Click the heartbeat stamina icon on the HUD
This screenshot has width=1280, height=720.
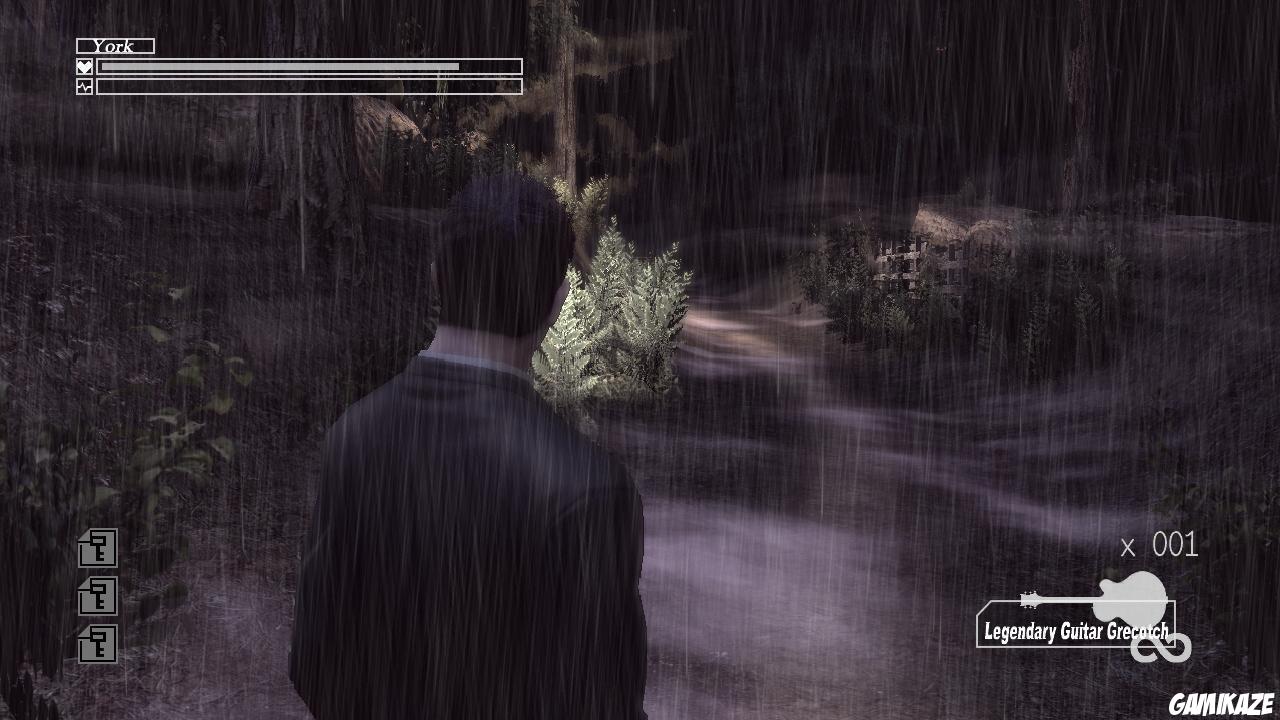84,85
